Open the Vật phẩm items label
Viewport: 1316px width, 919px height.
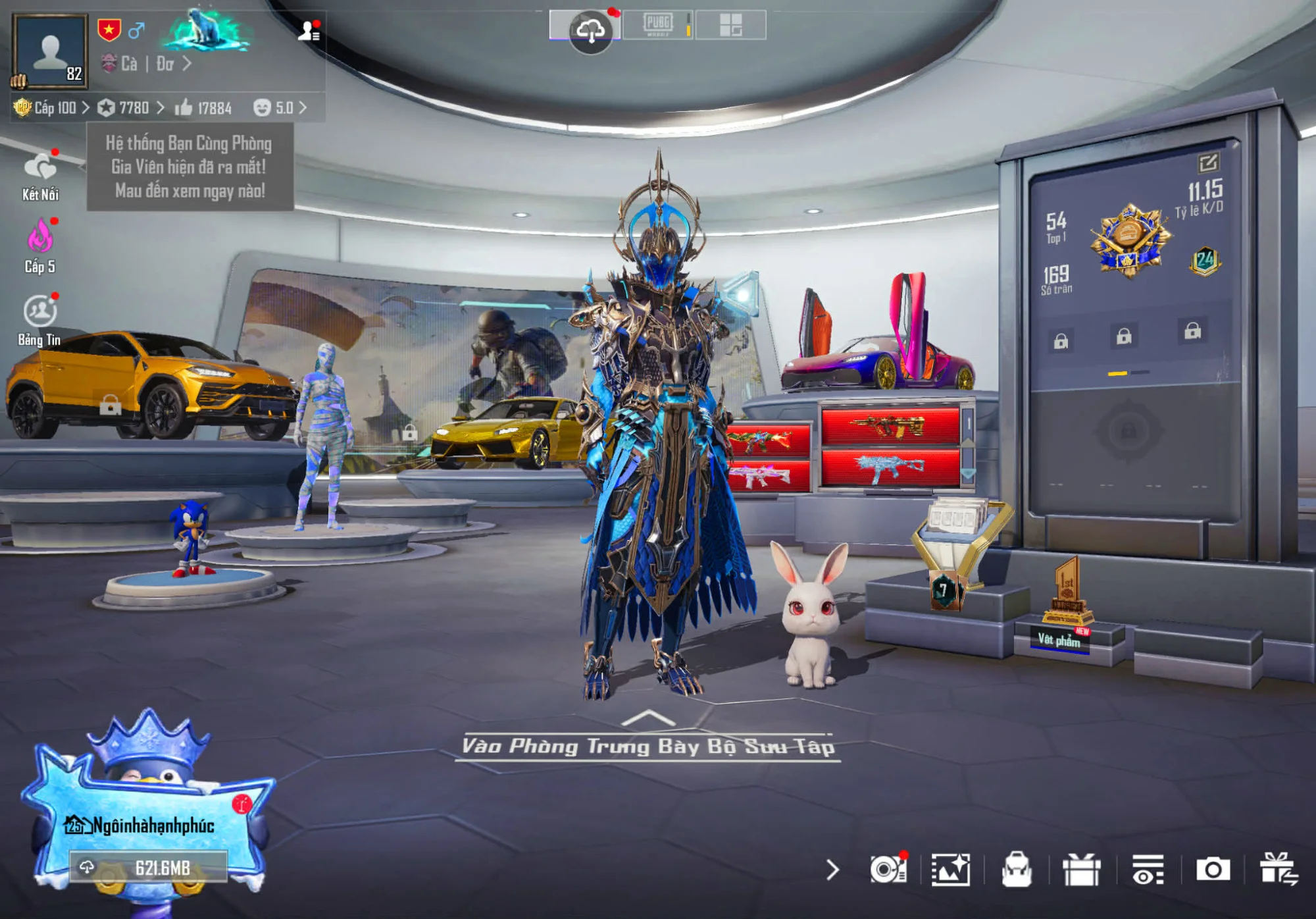click(1059, 640)
